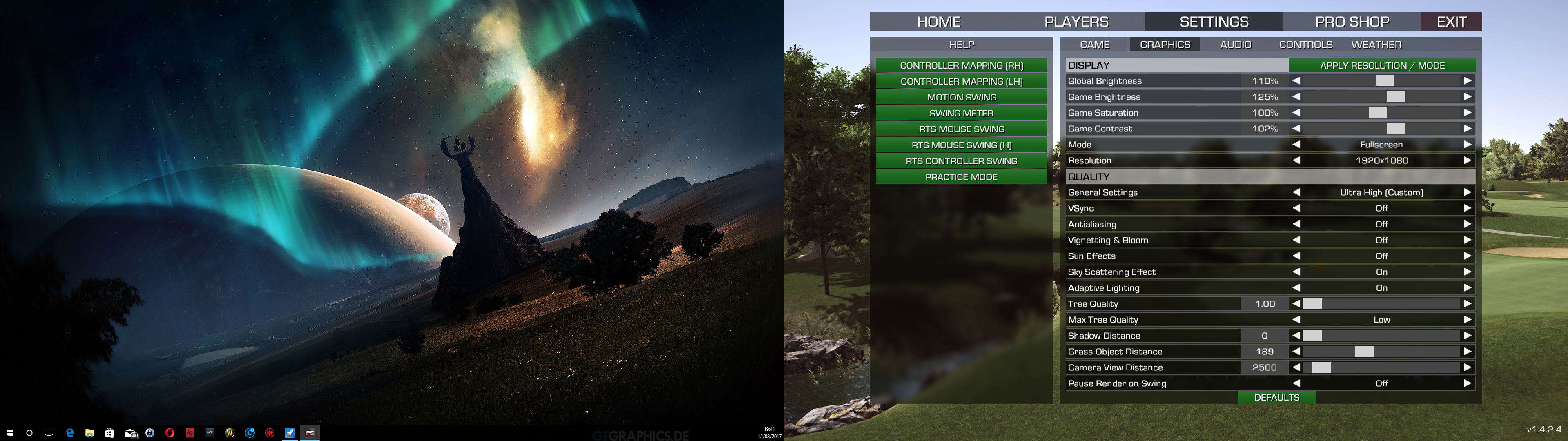Show the WEATHER settings tab
The height and width of the screenshot is (441, 1568).
click(1376, 45)
